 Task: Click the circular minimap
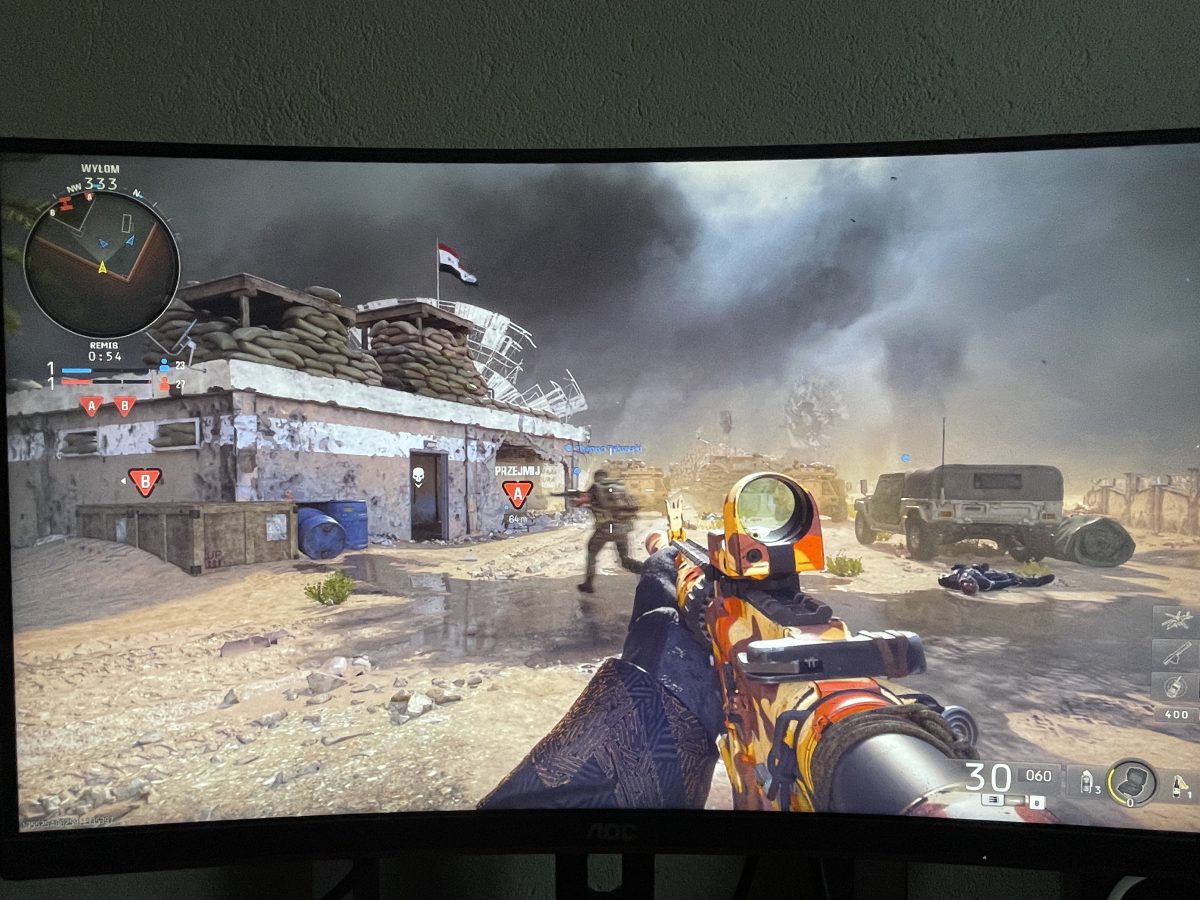[101, 264]
